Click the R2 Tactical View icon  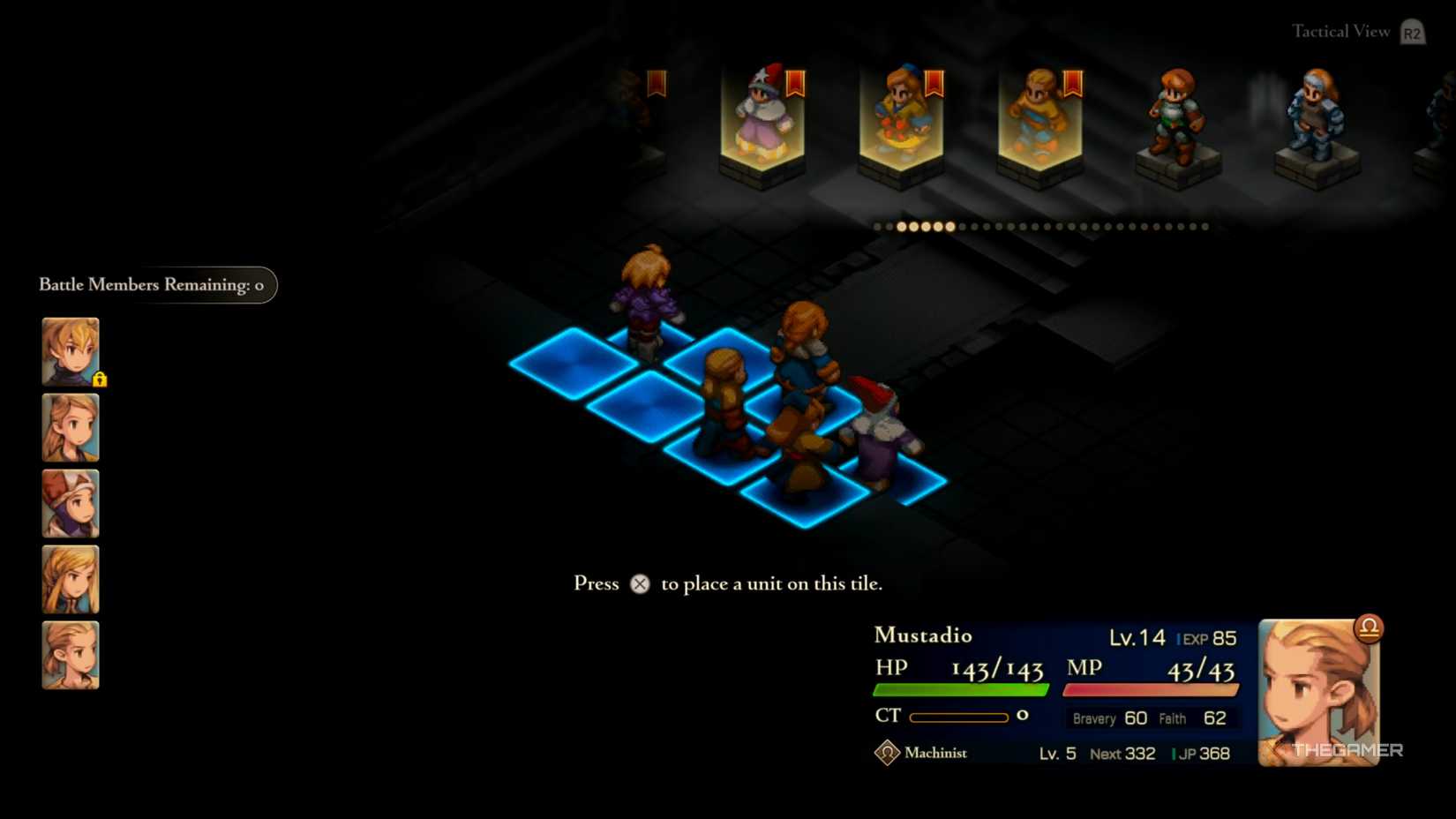pyautogui.click(x=1411, y=32)
